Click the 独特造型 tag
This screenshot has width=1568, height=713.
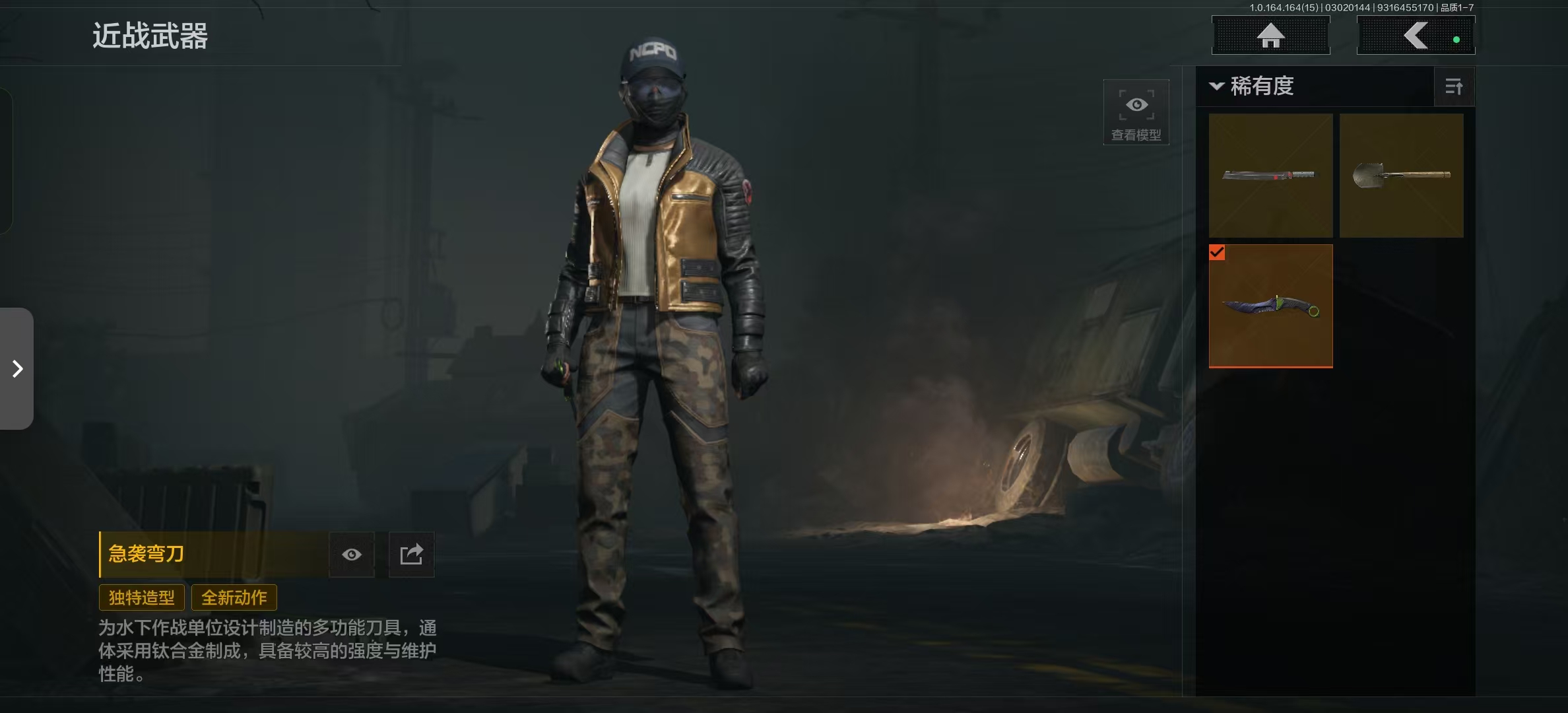(142, 597)
